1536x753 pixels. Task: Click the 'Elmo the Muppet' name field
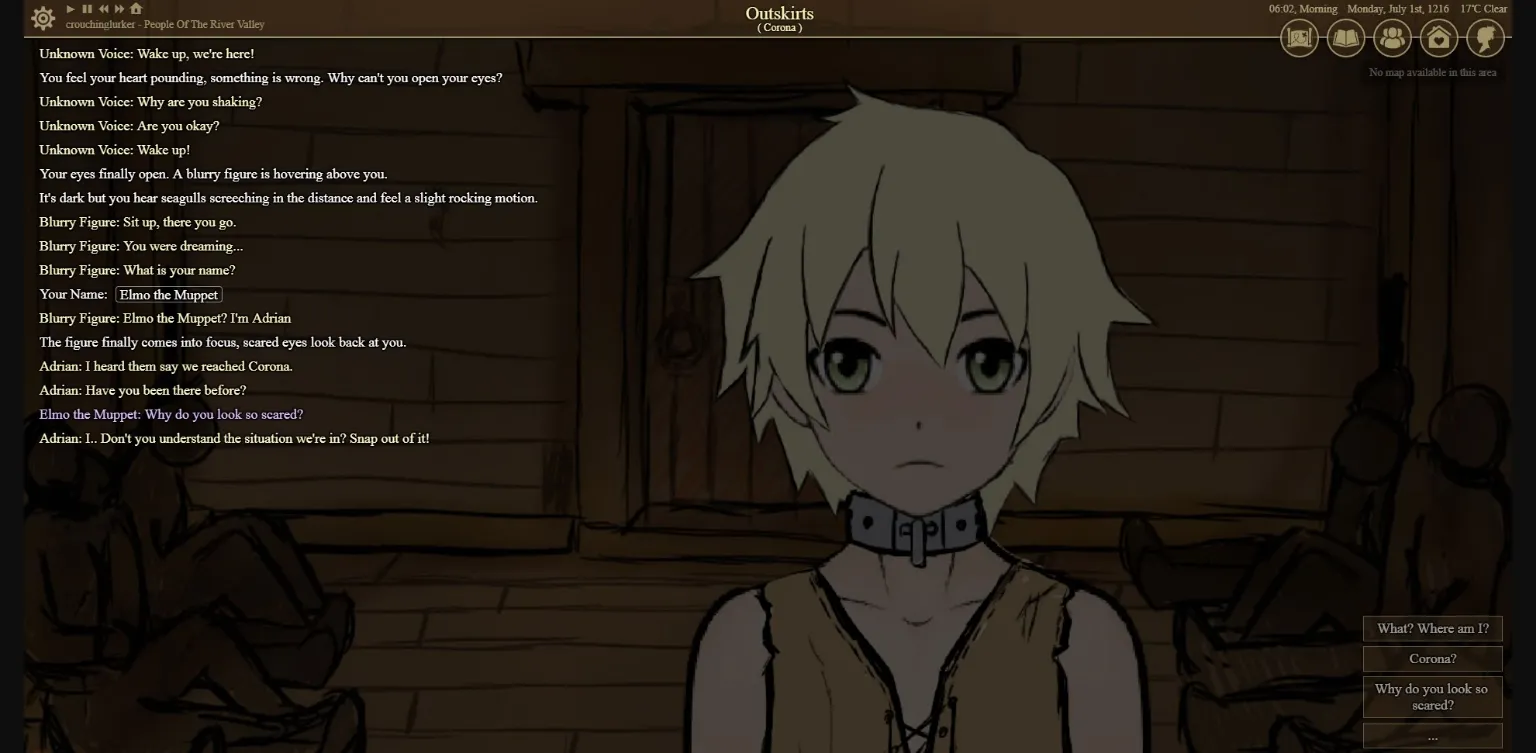(x=168, y=294)
